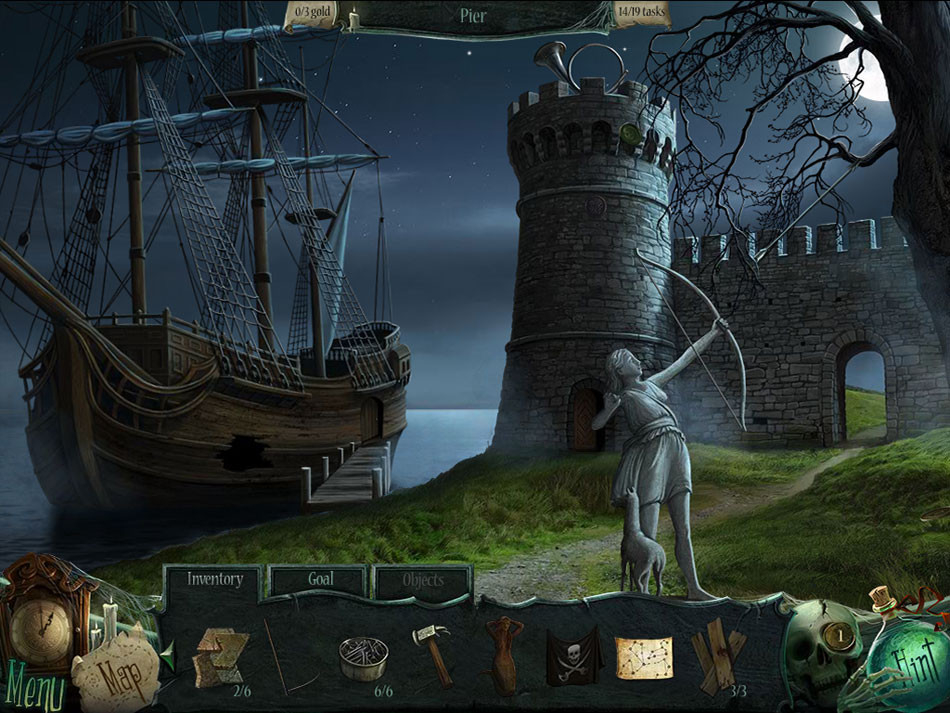This screenshot has height=713, width=950.
Task: Click the 14/19 tasks scroll
Action: (642, 16)
